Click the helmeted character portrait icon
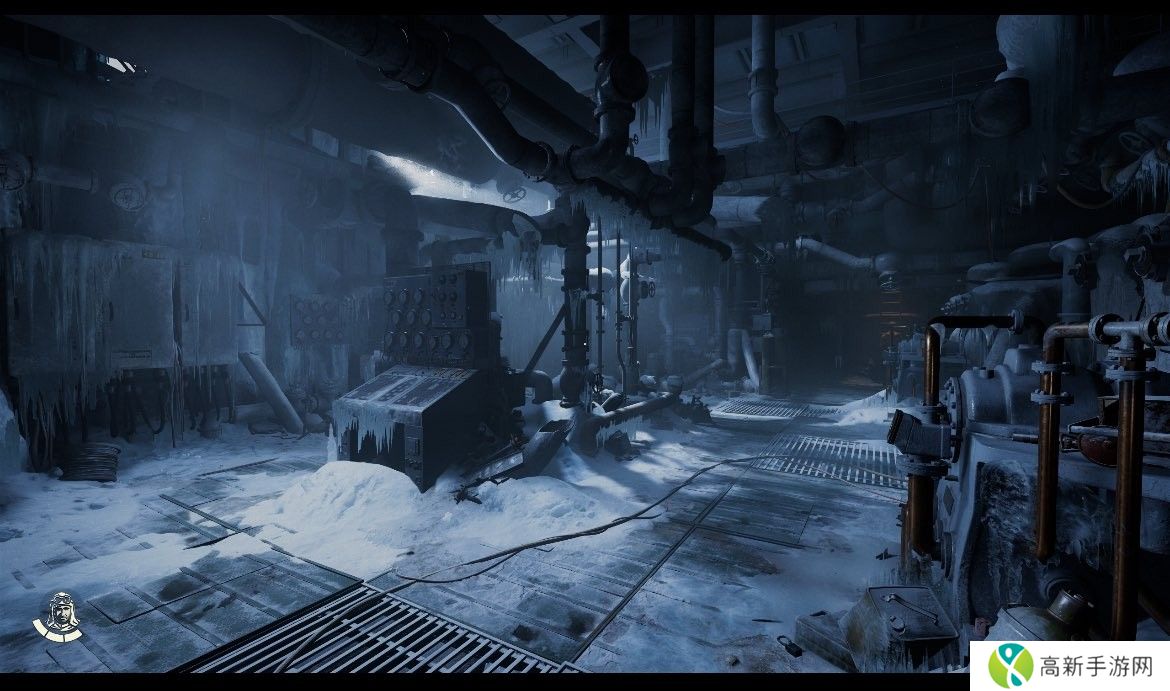This screenshot has height=691, width=1170. click(x=58, y=616)
